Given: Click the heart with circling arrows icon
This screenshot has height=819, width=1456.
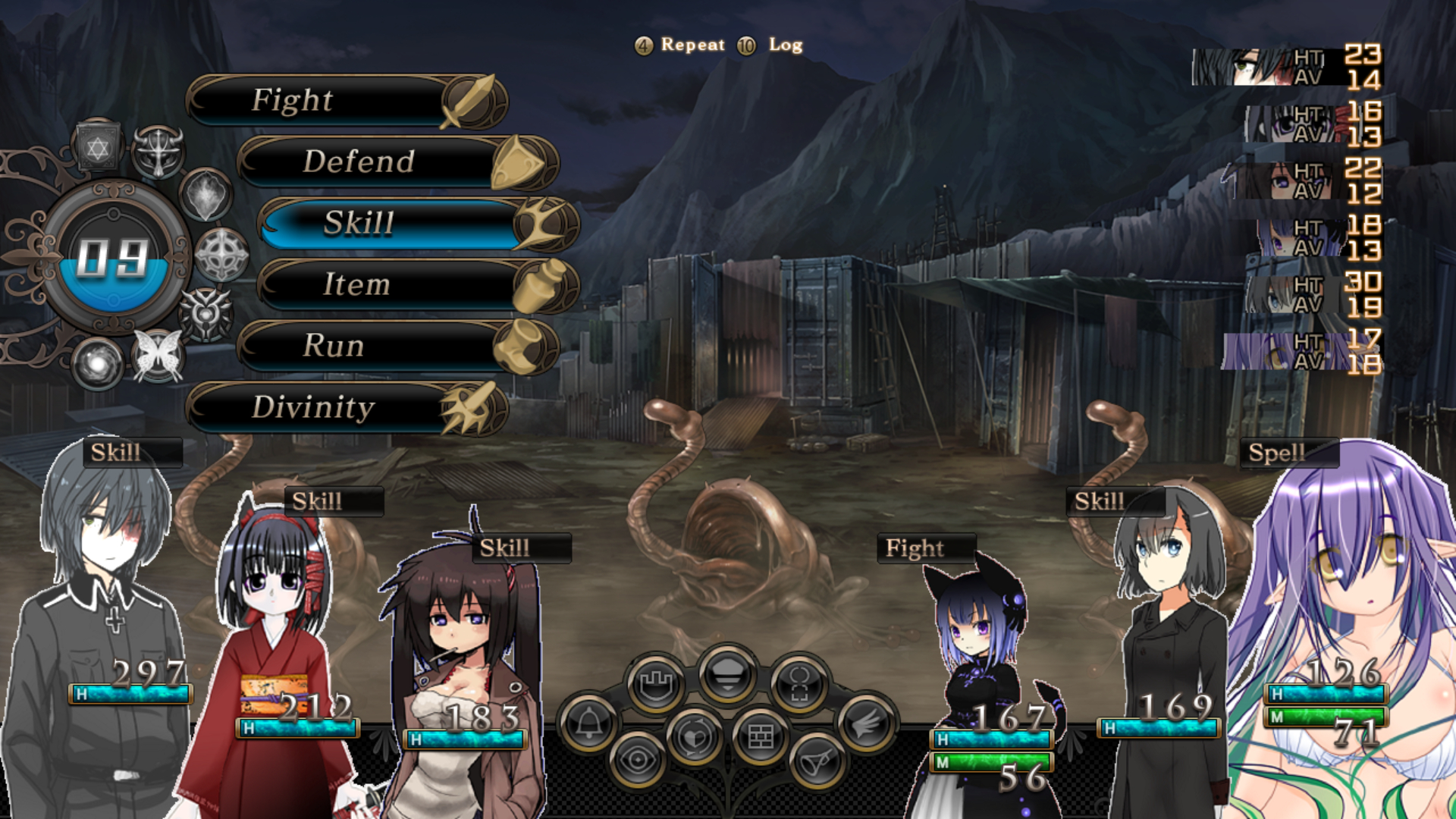Looking at the screenshot, I should 694,736.
